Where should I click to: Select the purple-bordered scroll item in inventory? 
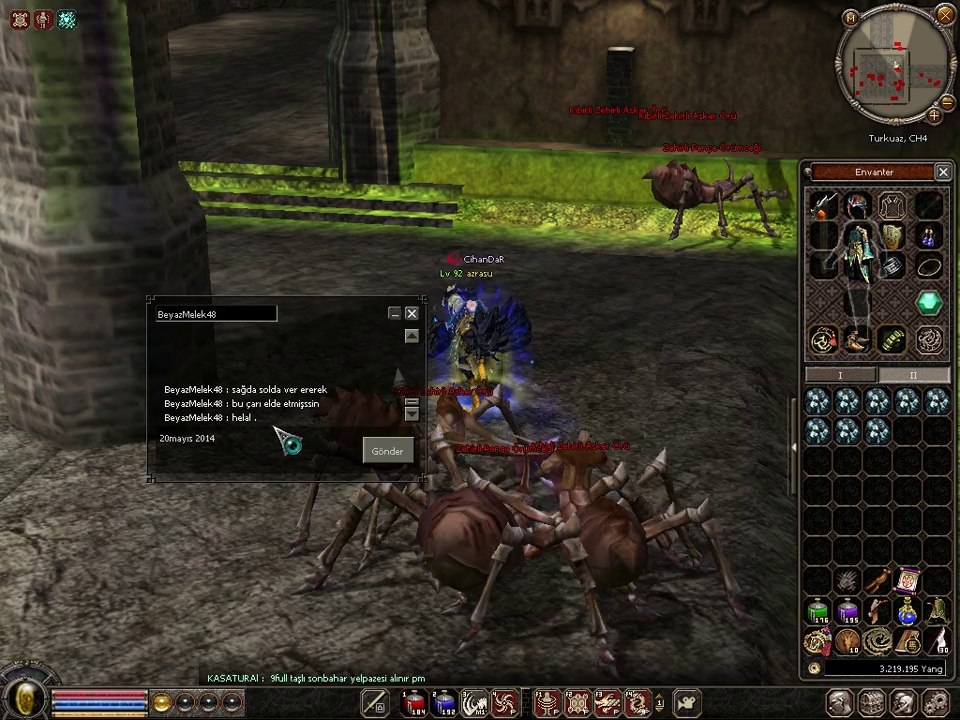(907, 580)
